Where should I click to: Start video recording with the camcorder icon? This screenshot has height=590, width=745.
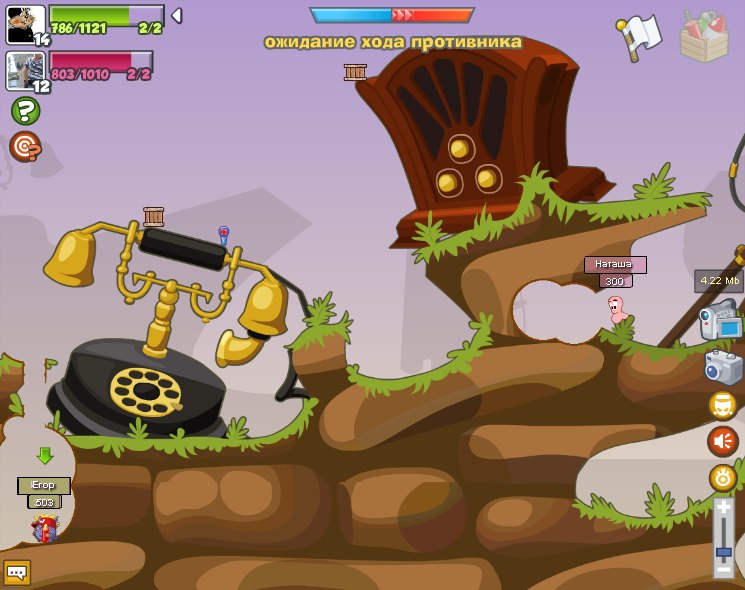720,322
